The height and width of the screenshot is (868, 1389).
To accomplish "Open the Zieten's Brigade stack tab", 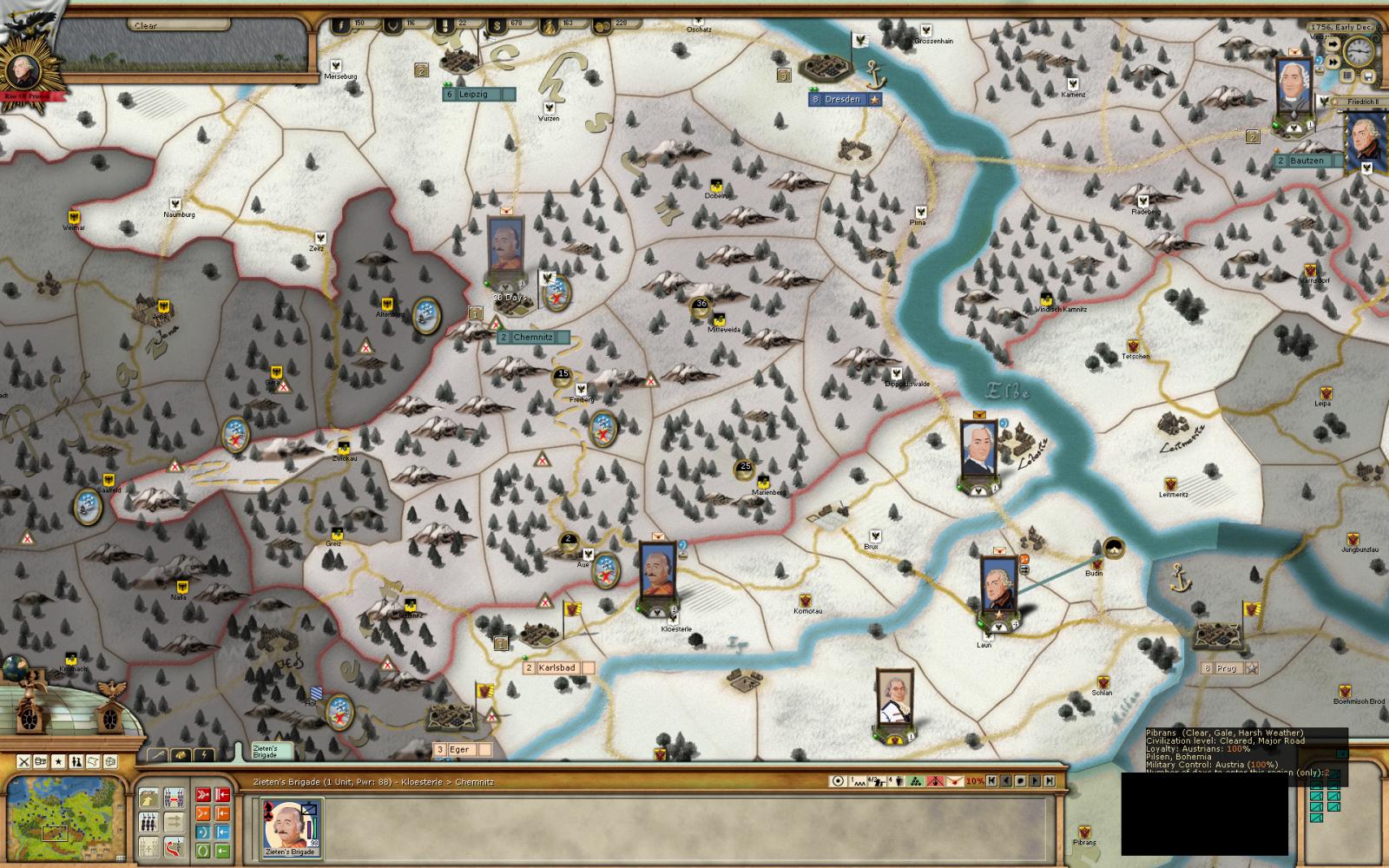I will (x=264, y=752).
